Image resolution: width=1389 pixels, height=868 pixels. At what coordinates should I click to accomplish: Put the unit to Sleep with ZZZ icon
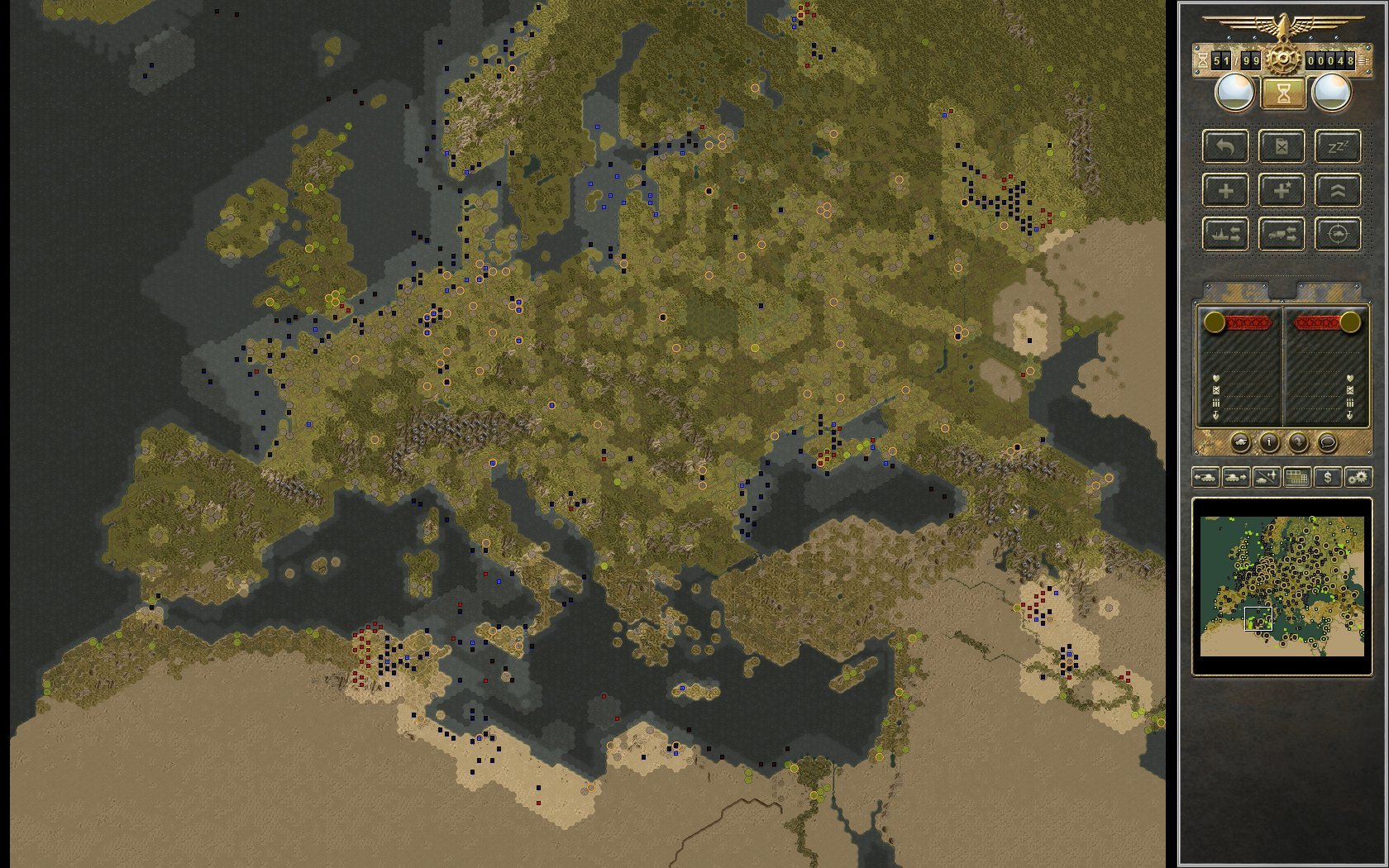1339,146
